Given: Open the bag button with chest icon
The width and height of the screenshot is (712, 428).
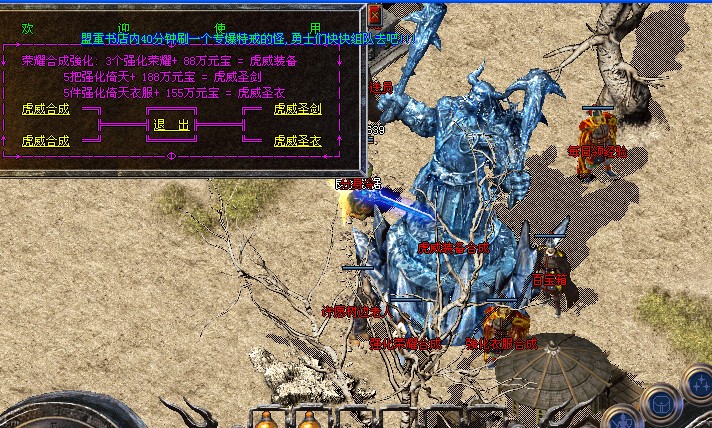Looking at the screenshot, I should (660, 403).
